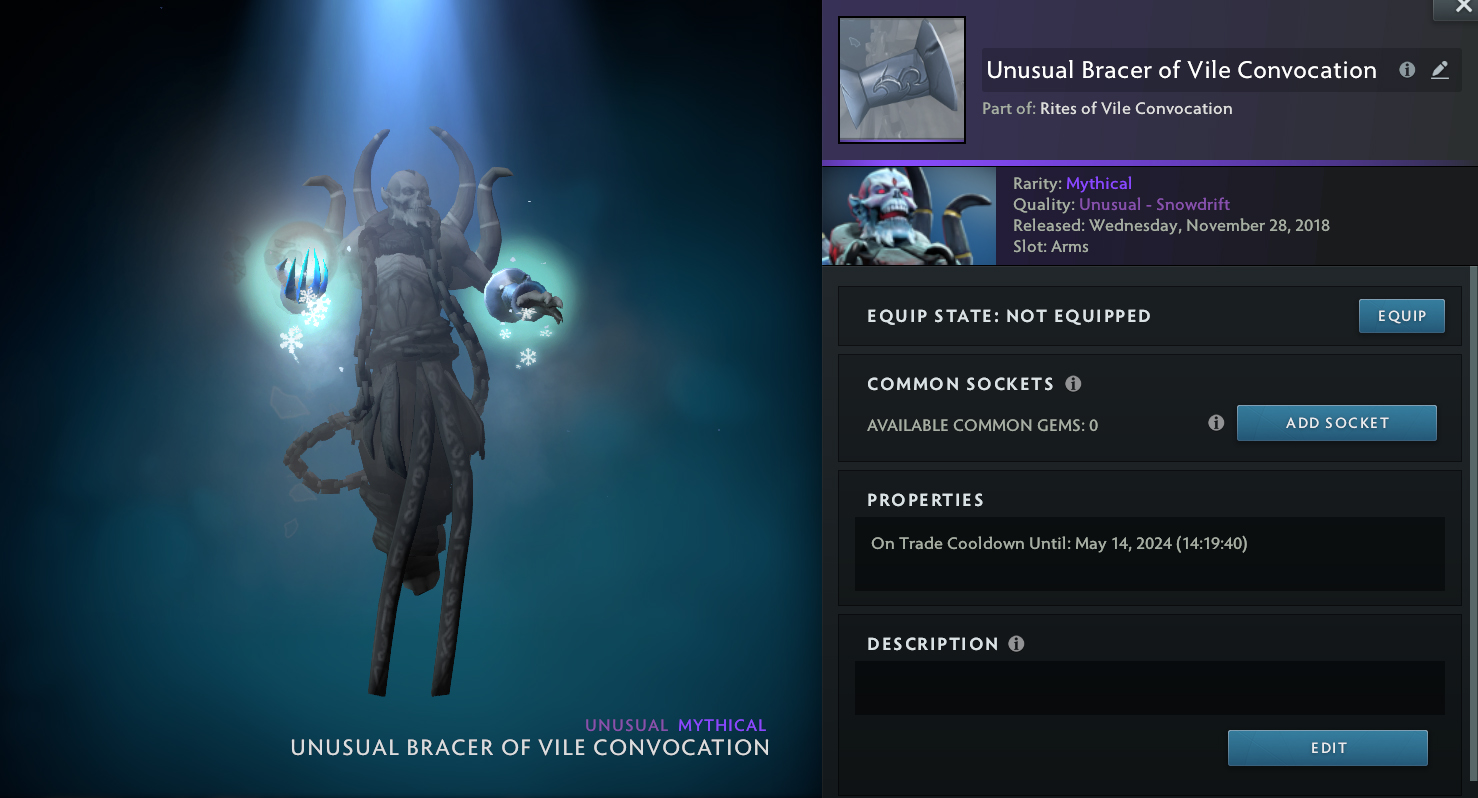Show info beside the item name
This screenshot has width=1478, height=798.
[1407, 70]
